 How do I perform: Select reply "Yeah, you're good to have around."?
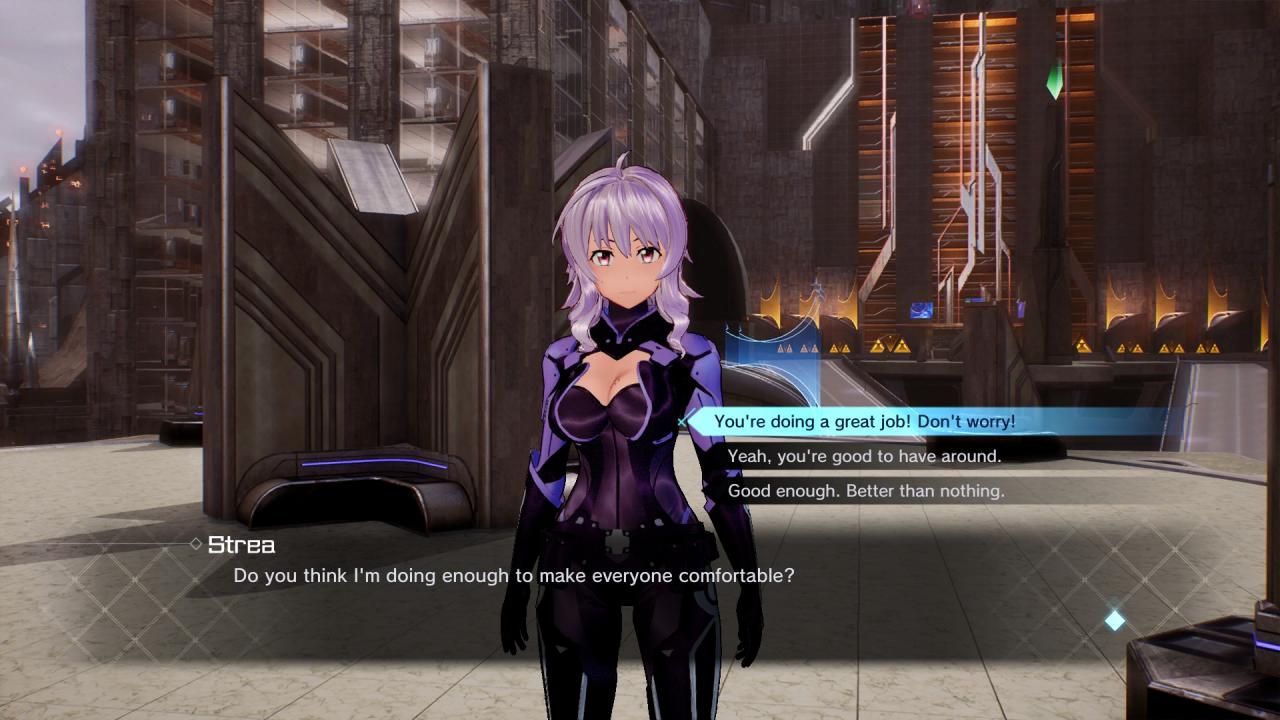coord(864,456)
